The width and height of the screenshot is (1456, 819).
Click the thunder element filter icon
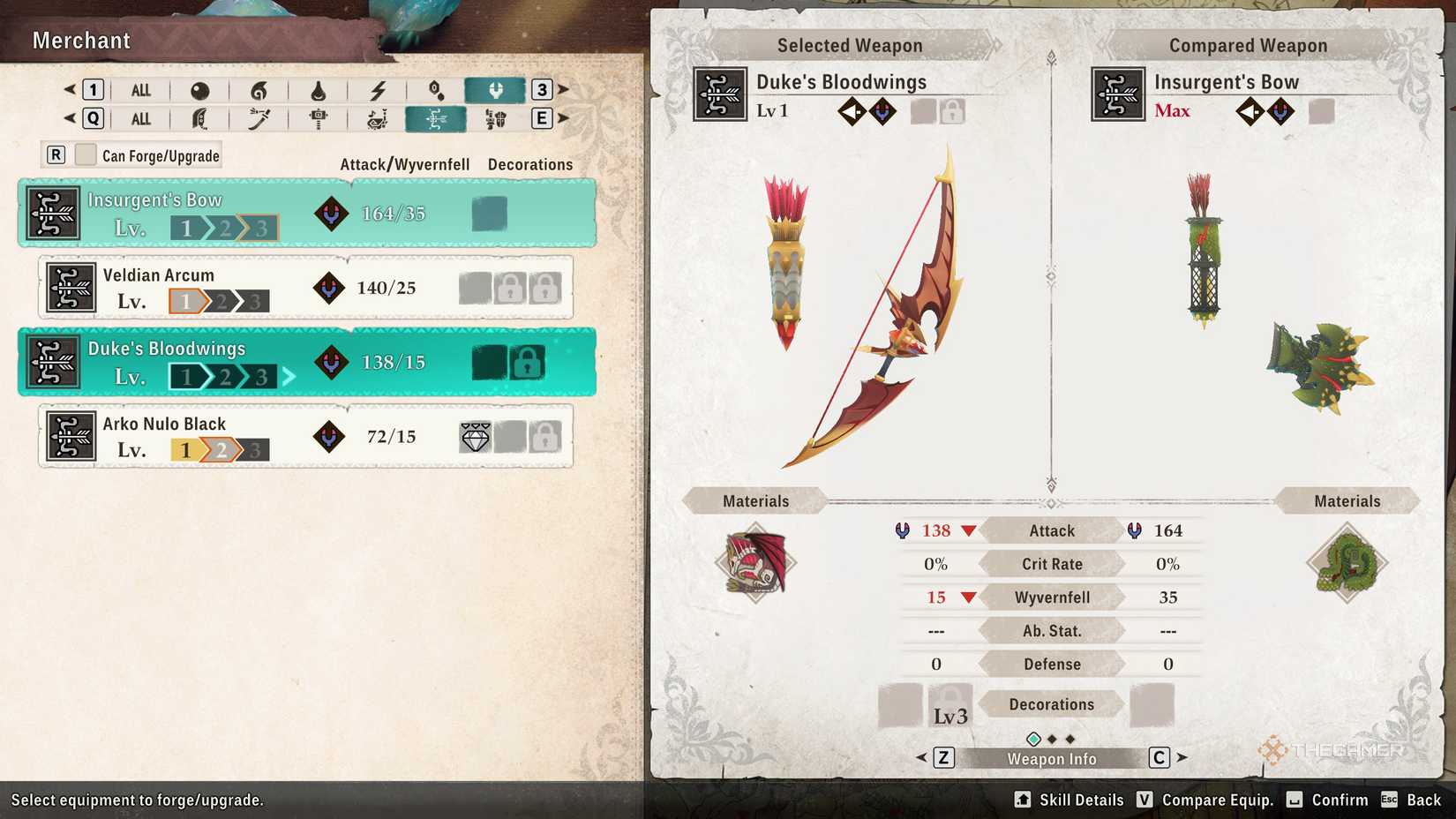point(375,89)
